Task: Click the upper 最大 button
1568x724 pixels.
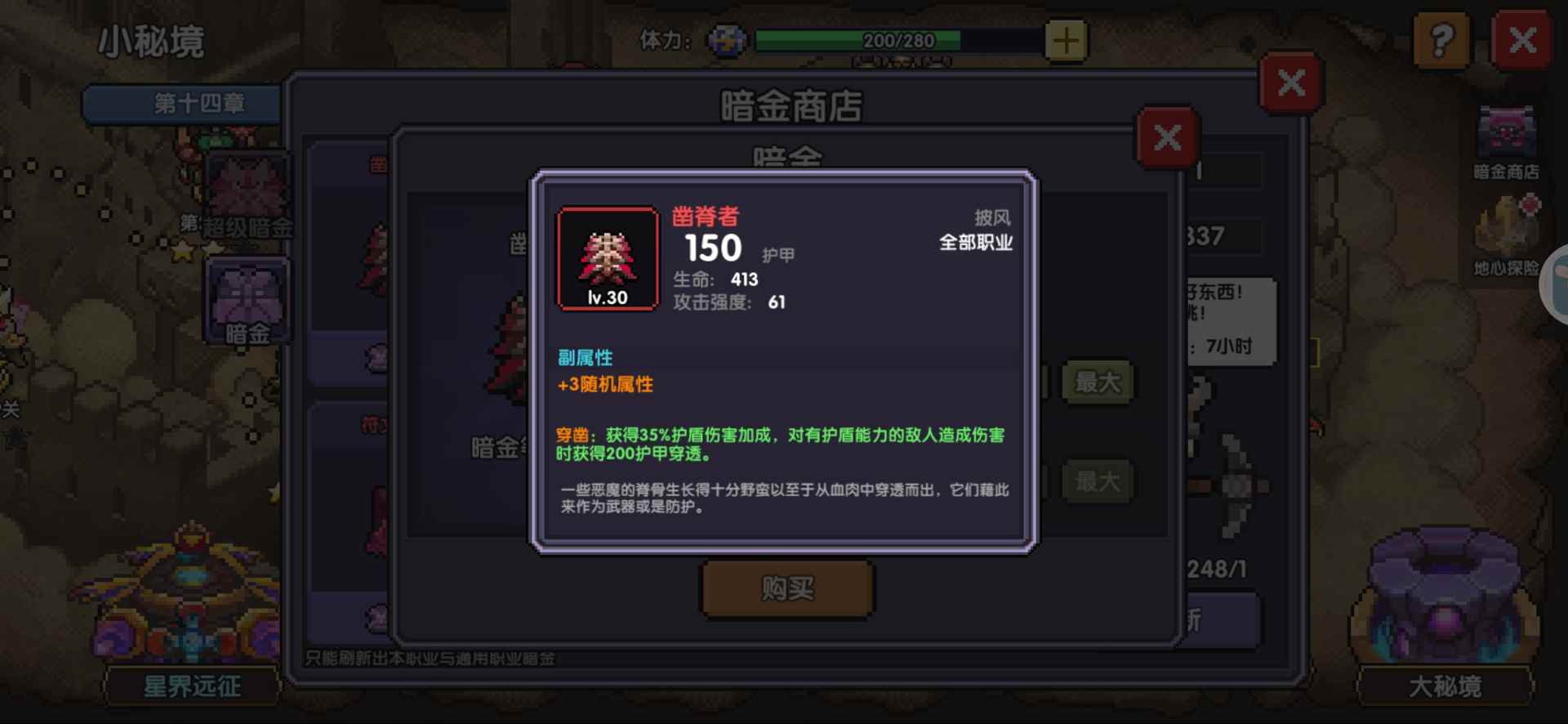Action: [1098, 380]
